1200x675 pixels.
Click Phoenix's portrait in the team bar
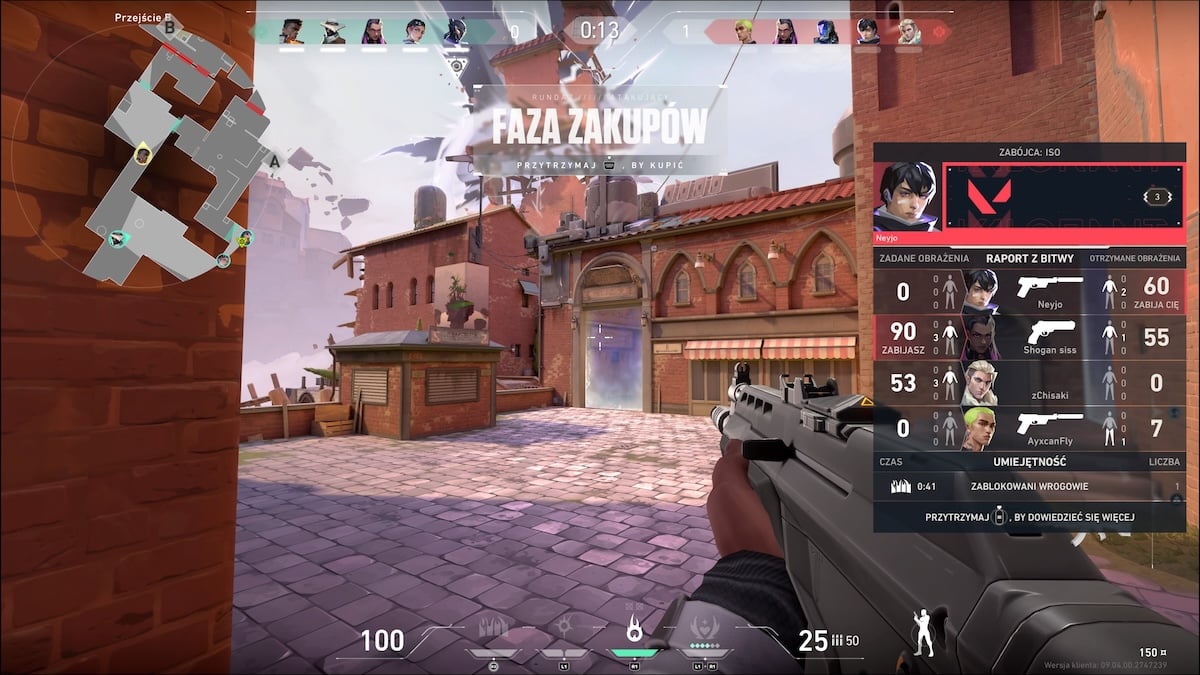click(x=291, y=32)
